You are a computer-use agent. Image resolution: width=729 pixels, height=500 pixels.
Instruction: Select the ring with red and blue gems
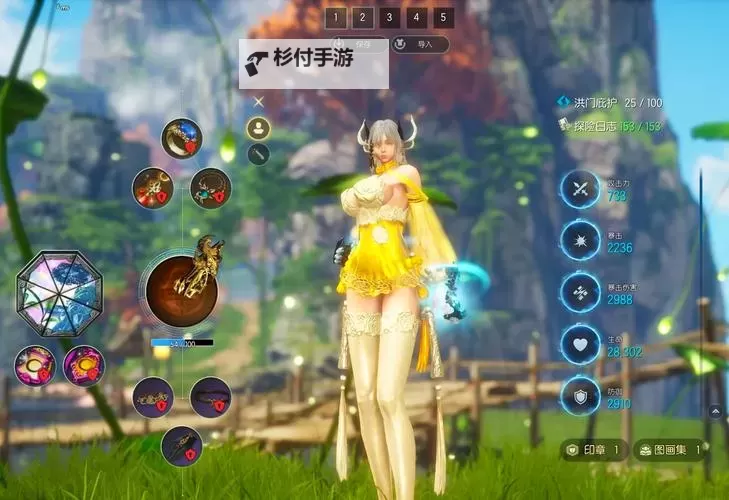click(182, 138)
